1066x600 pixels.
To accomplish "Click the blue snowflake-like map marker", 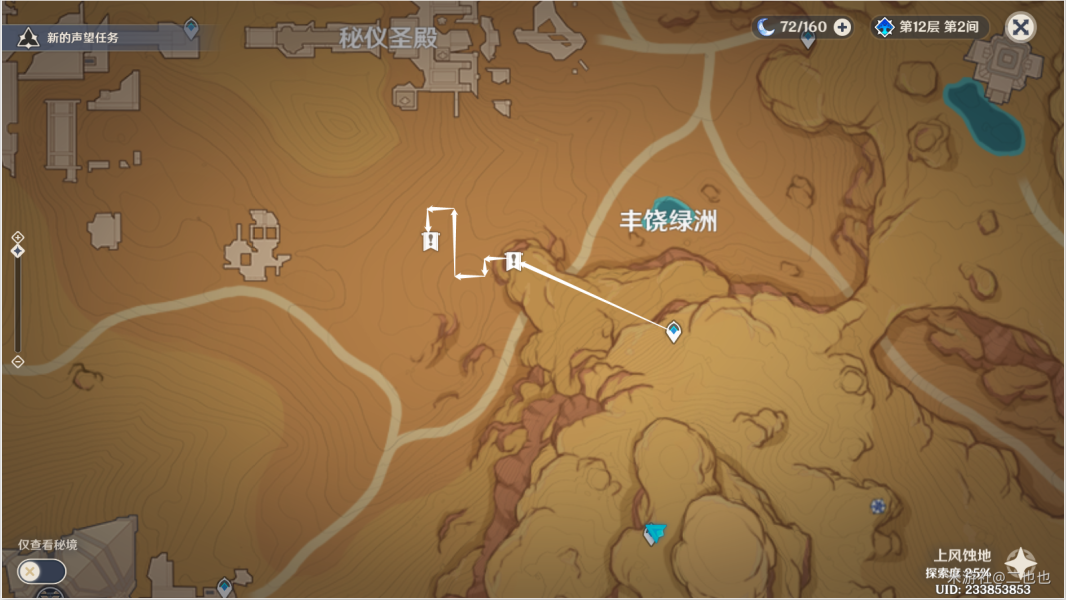I will point(878,507).
